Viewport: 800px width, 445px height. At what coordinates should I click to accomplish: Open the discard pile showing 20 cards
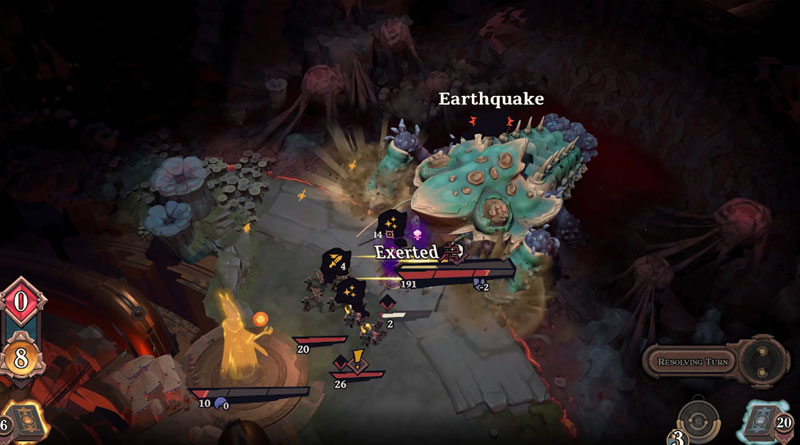[764, 420]
